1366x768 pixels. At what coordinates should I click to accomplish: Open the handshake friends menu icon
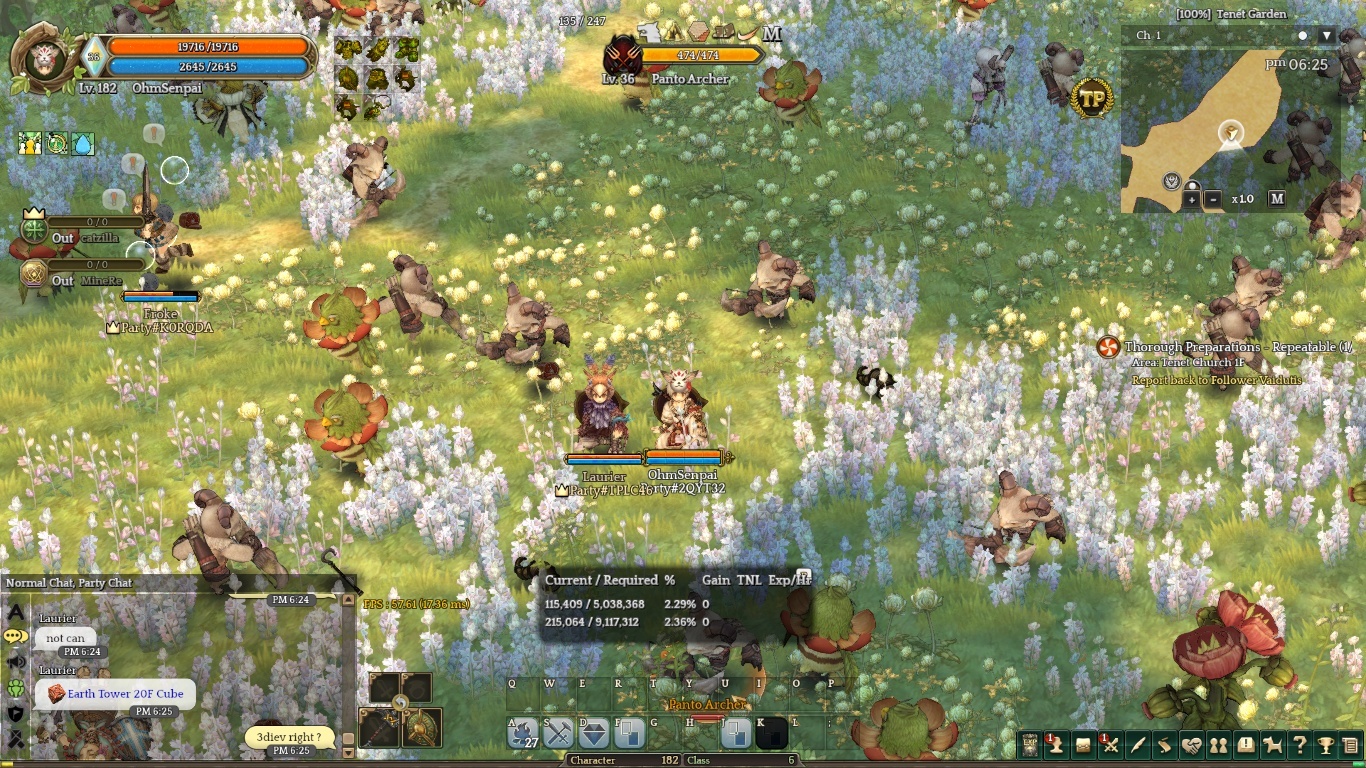coord(1191,745)
